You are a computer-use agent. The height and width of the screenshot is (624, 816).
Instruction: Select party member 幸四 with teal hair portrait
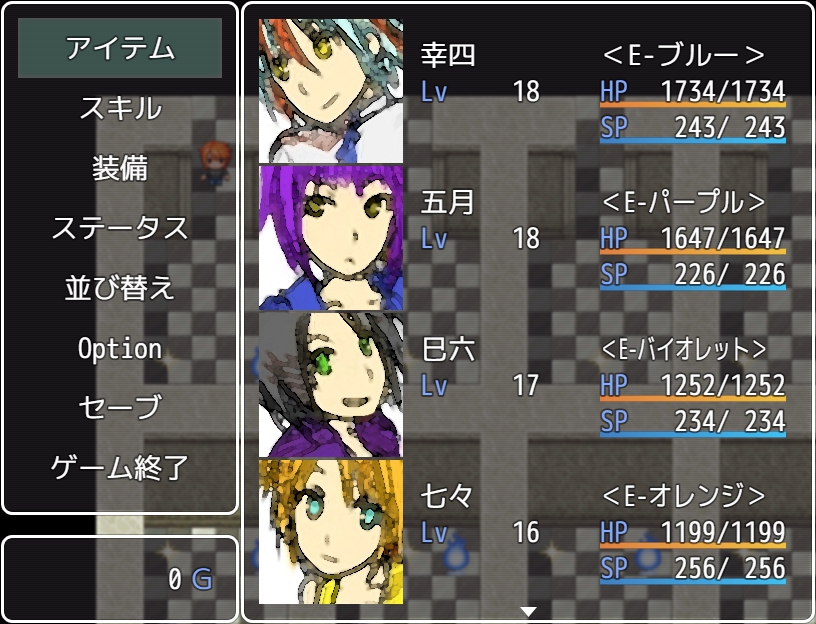tap(331, 91)
